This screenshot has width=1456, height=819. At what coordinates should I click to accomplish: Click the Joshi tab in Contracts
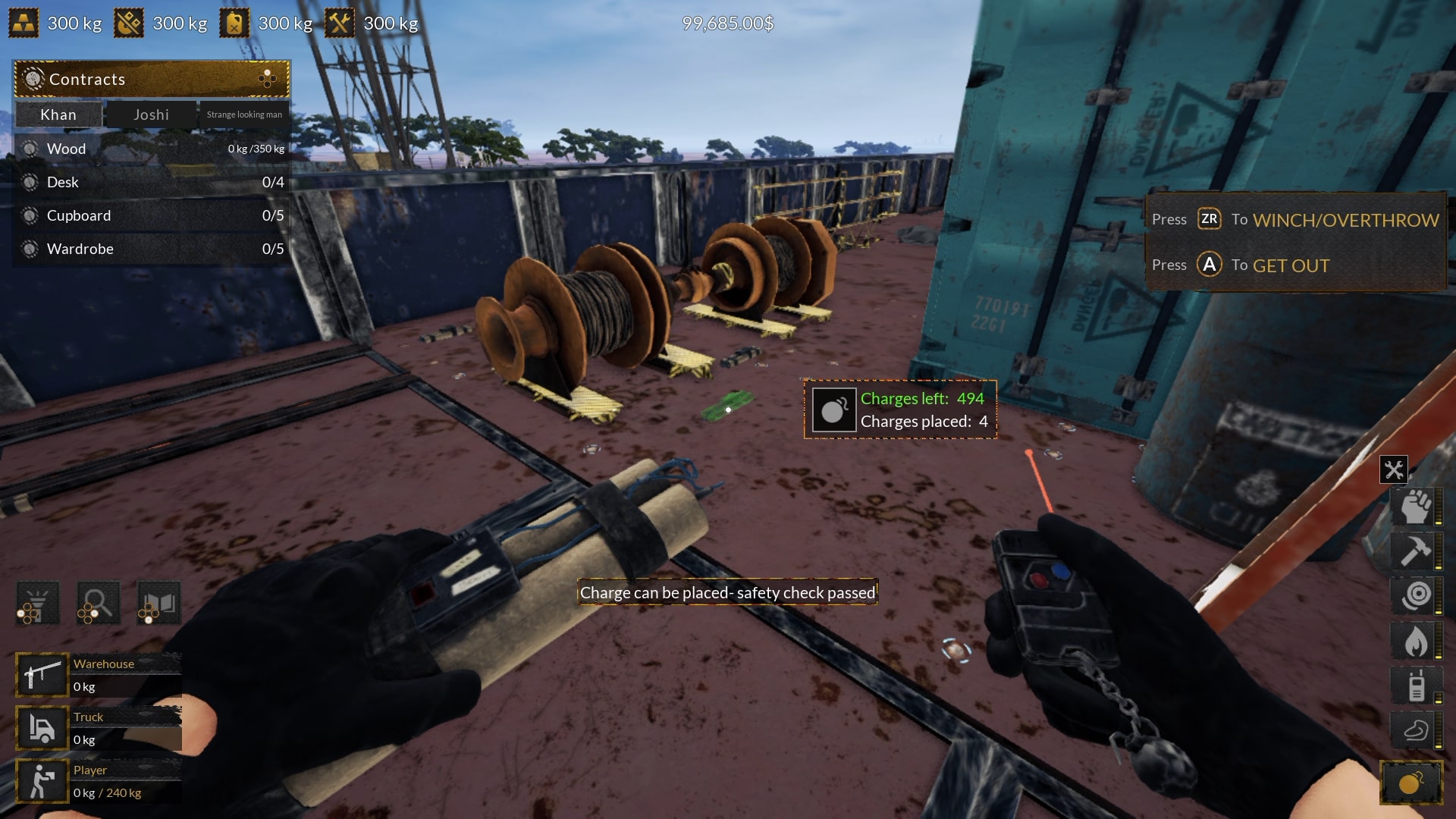151,115
